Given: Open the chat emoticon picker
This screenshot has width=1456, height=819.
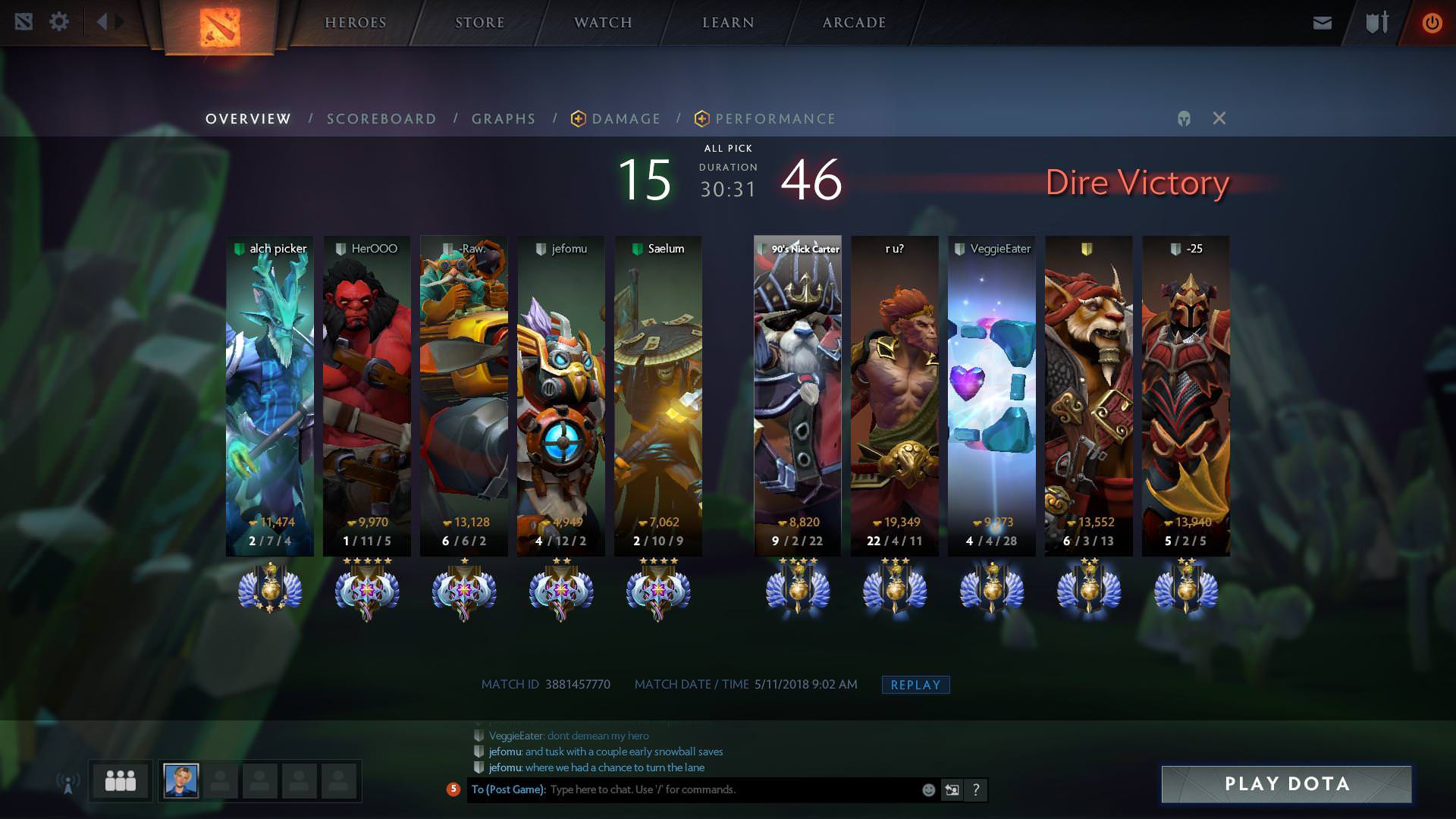Looking at the screenshot, I should tap(928, 790).
